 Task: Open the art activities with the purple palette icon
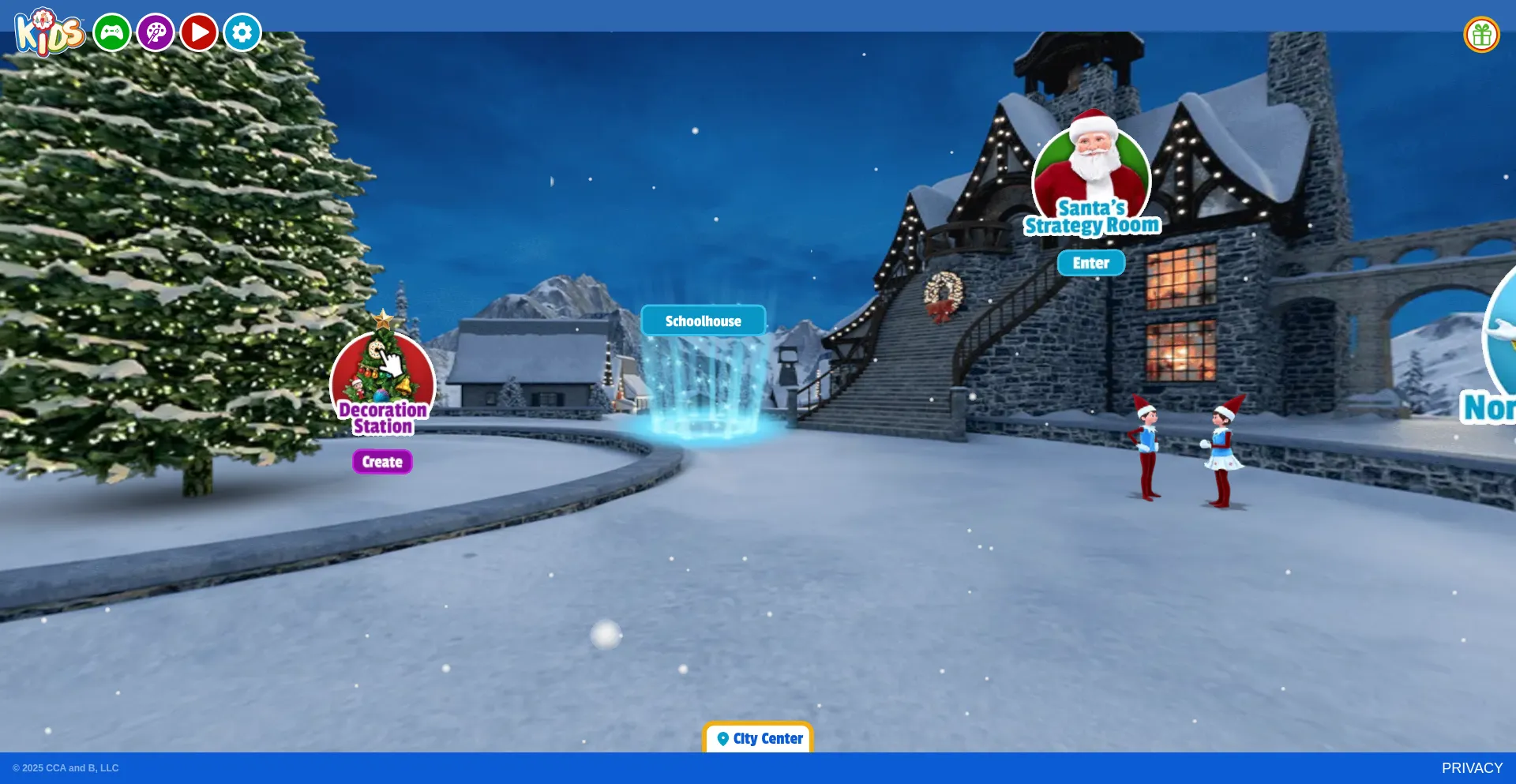pyautogui.click(x=156, y=32)
